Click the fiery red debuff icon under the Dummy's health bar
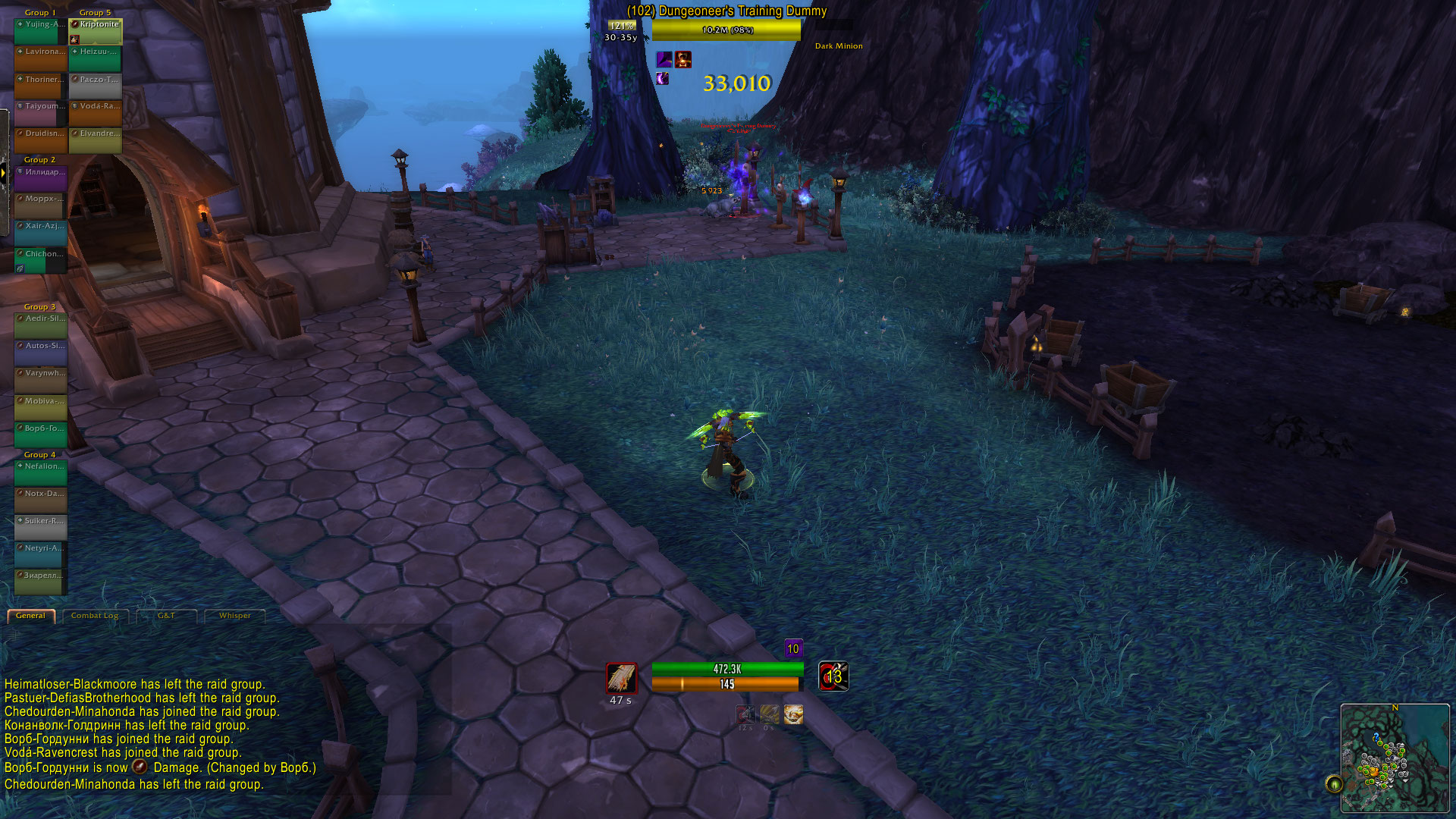Image resolution: width=1456 pixels, height=819 pixels. click(x=682, y=58)
